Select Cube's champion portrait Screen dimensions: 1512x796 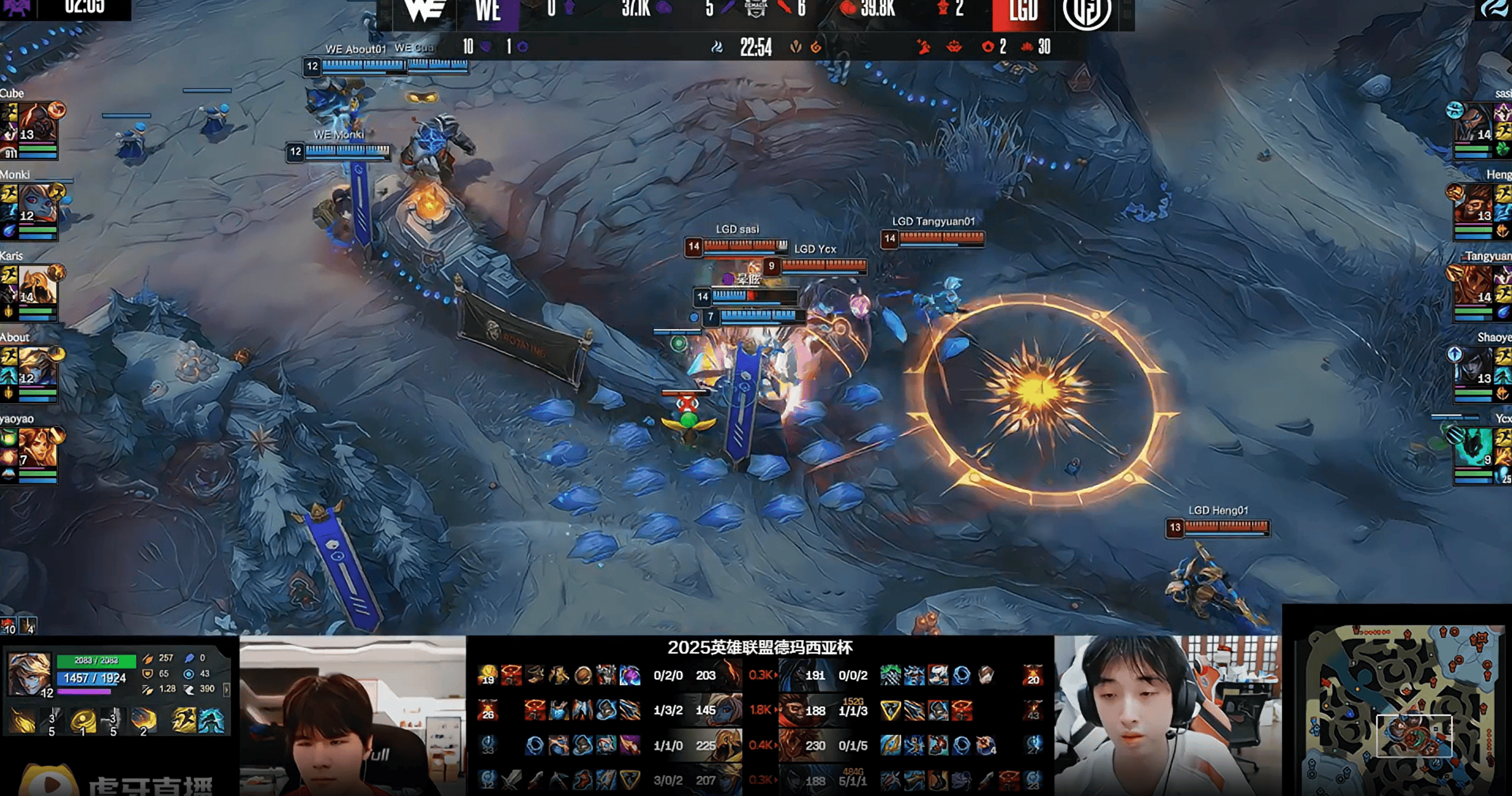click(x=38, y=122)
